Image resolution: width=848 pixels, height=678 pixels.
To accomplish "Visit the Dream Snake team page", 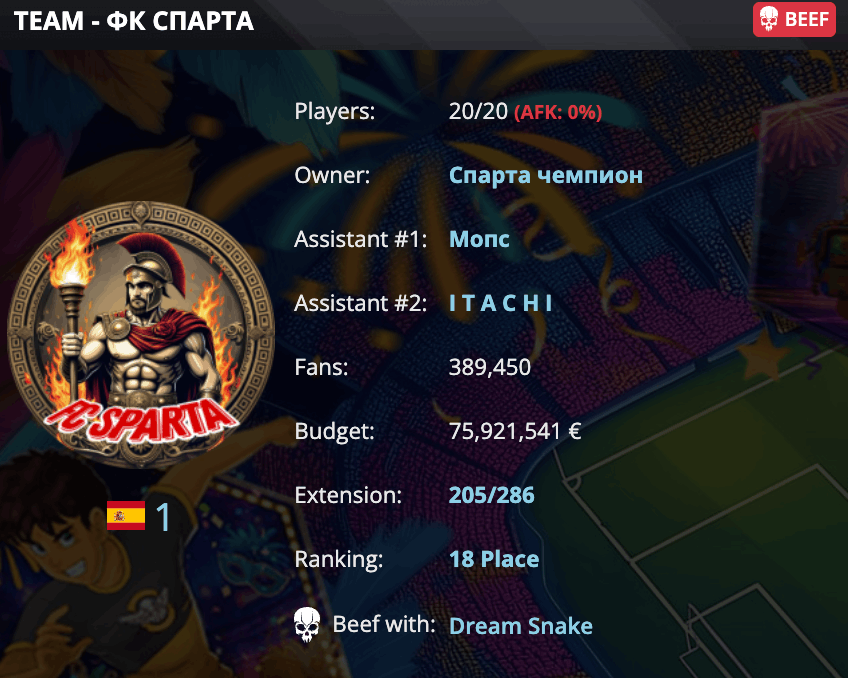I will pos(520,626).
